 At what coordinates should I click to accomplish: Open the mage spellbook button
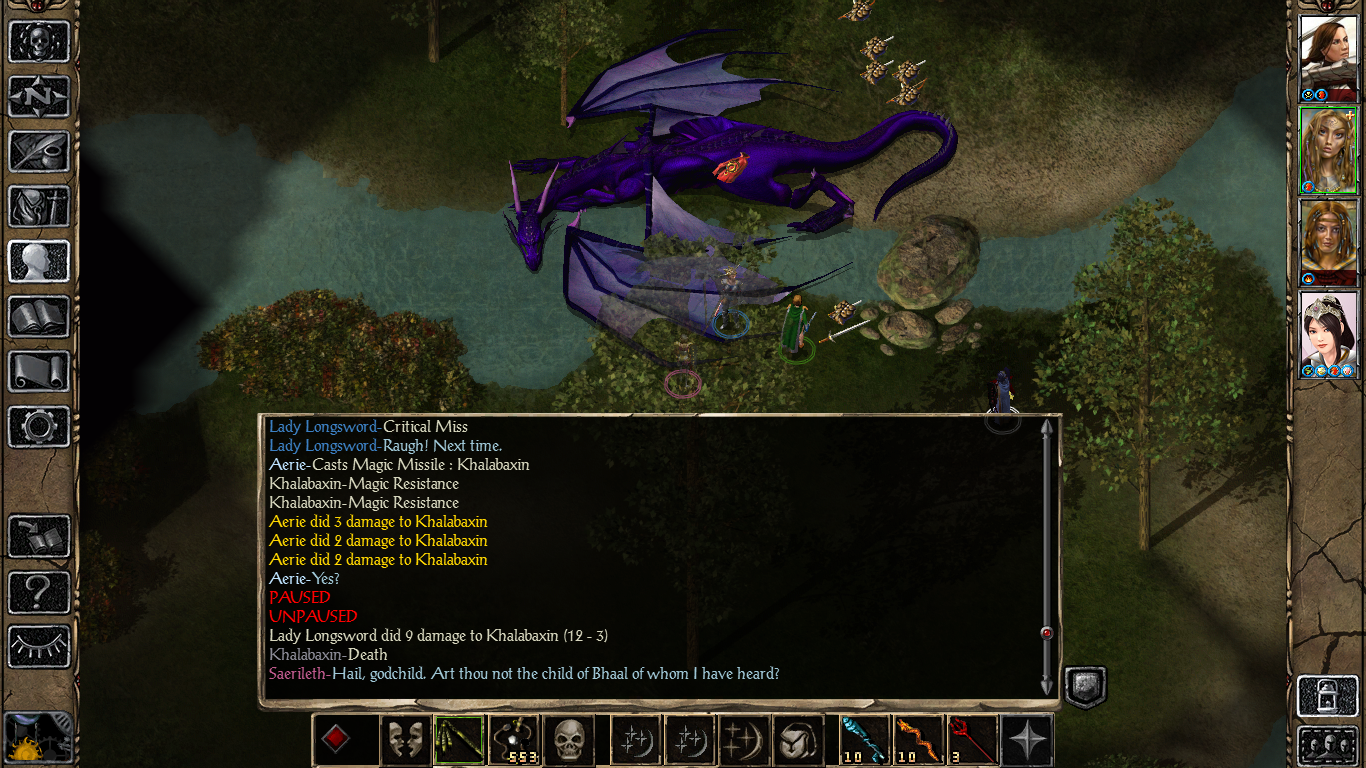pyautogui.click(x=39, y=317)
